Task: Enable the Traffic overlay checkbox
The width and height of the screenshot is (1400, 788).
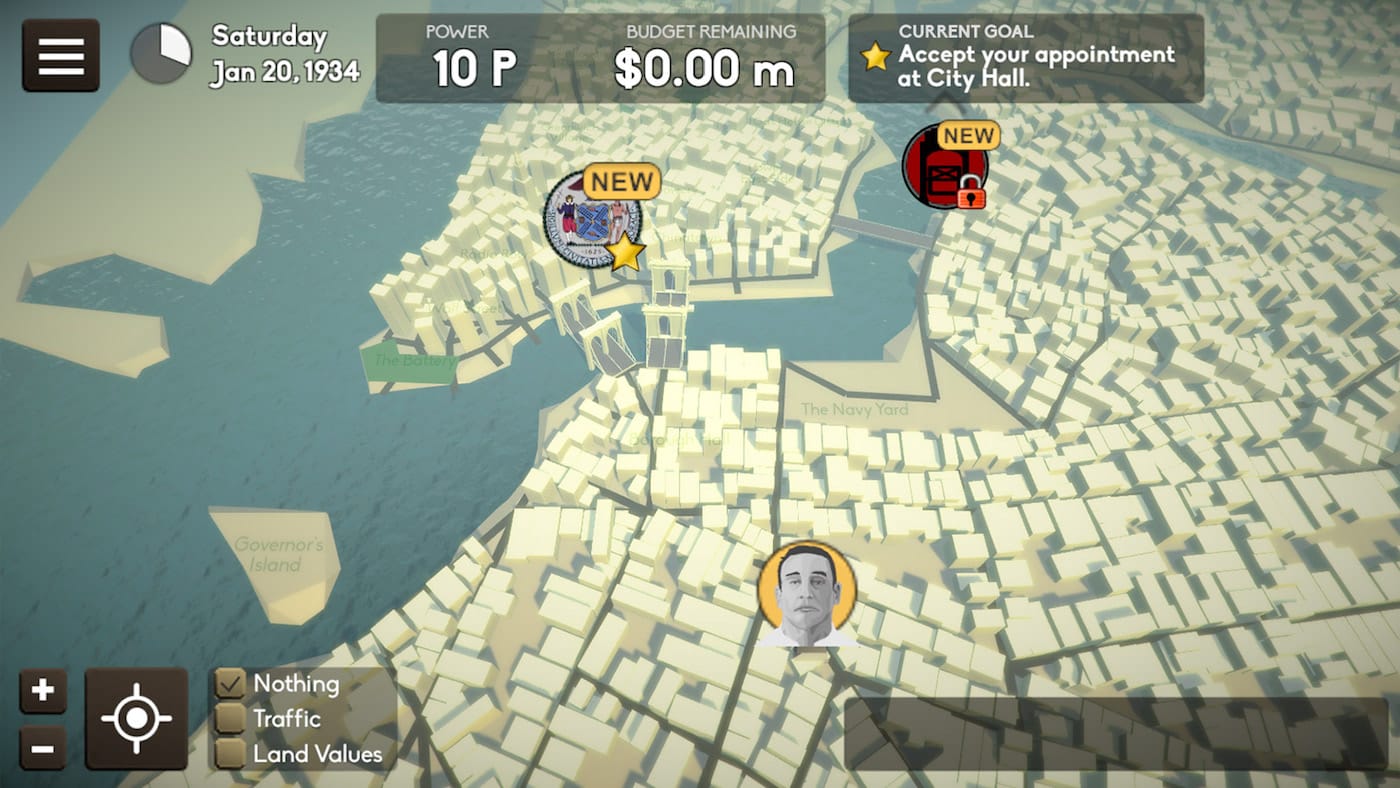Action: (x=232, y=719)
